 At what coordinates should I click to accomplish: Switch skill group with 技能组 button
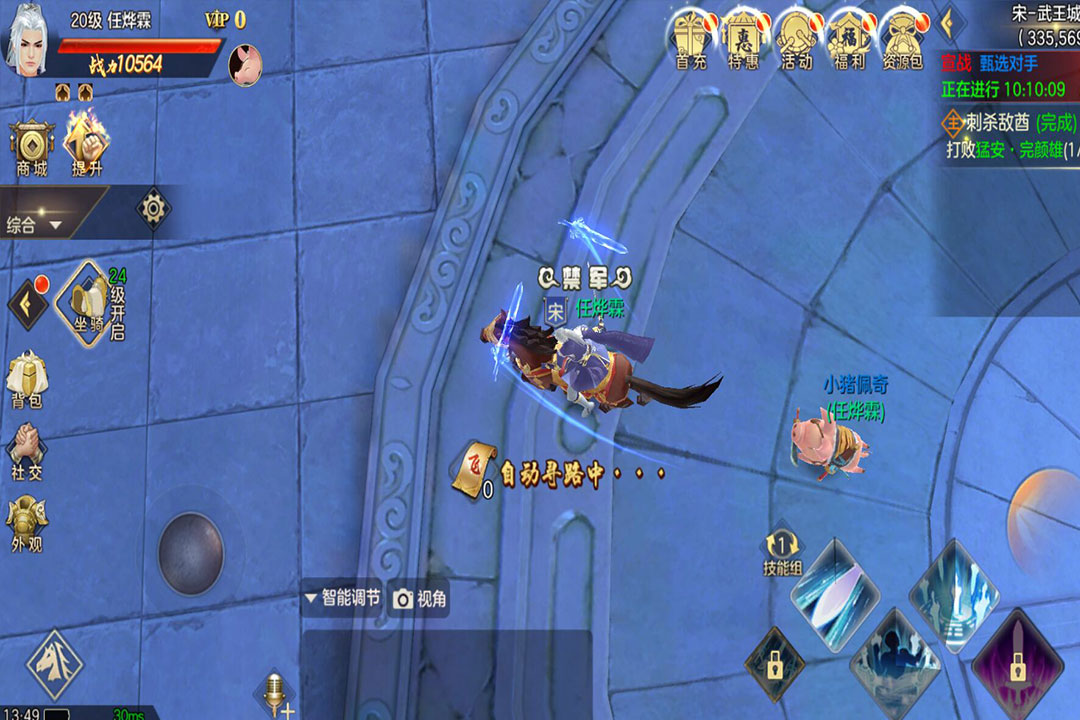pos(782,553)
